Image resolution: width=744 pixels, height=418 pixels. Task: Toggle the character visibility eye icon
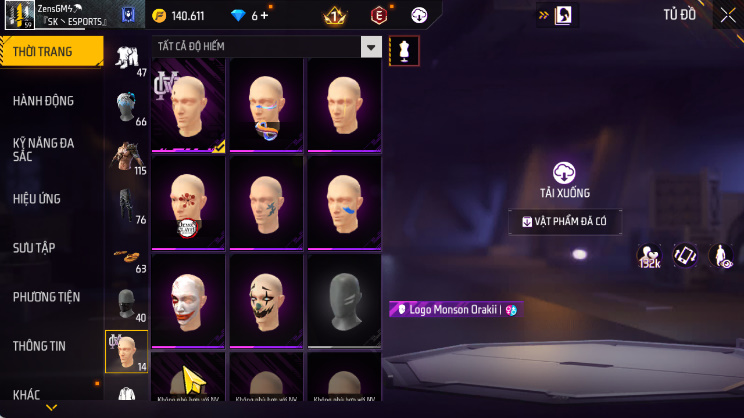721,256
